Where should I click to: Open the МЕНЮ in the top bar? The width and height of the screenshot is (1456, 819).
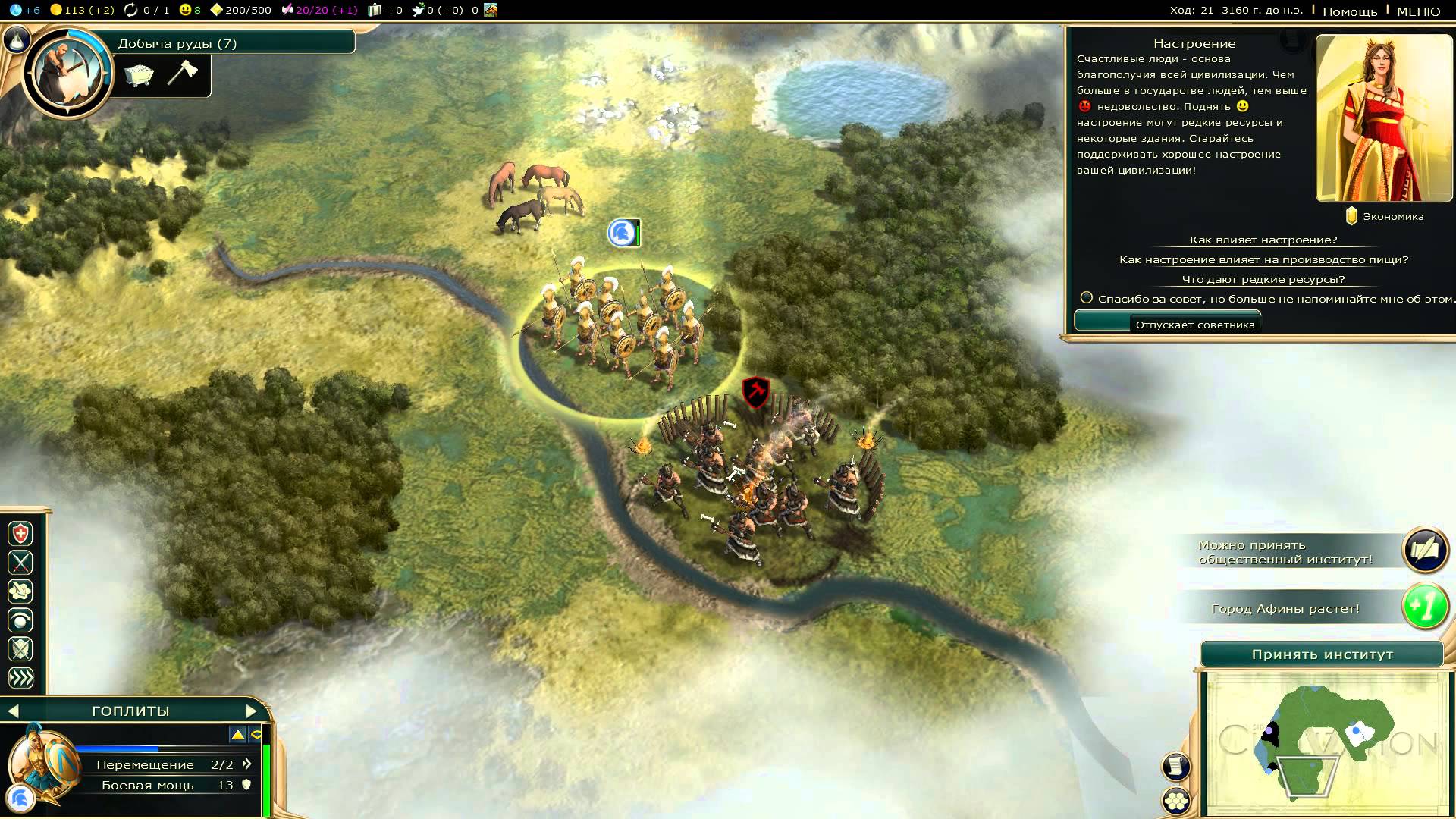click(1418, 11)
